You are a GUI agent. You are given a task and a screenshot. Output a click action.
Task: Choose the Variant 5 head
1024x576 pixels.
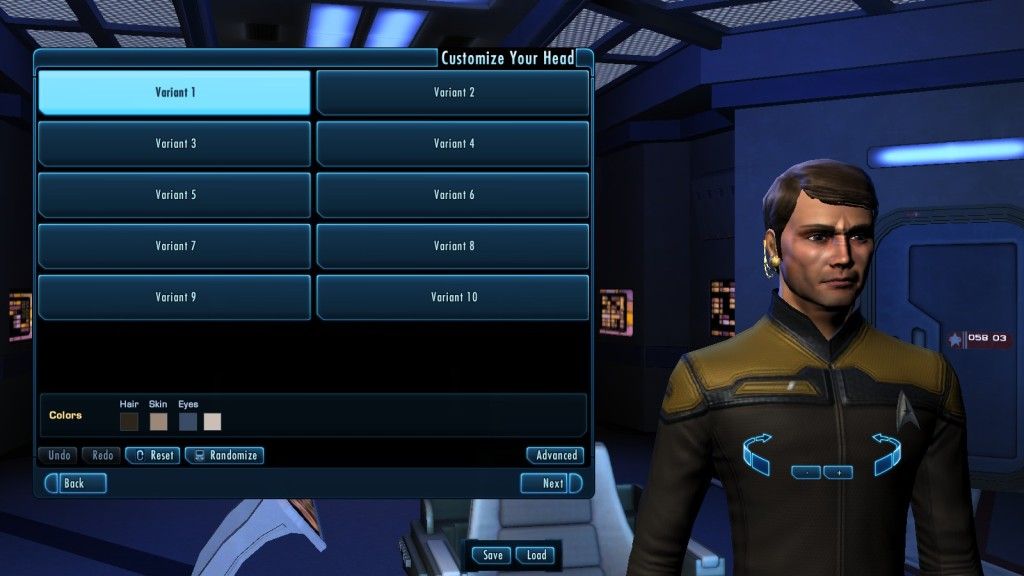pyautogui.click(x=174, y=195)
